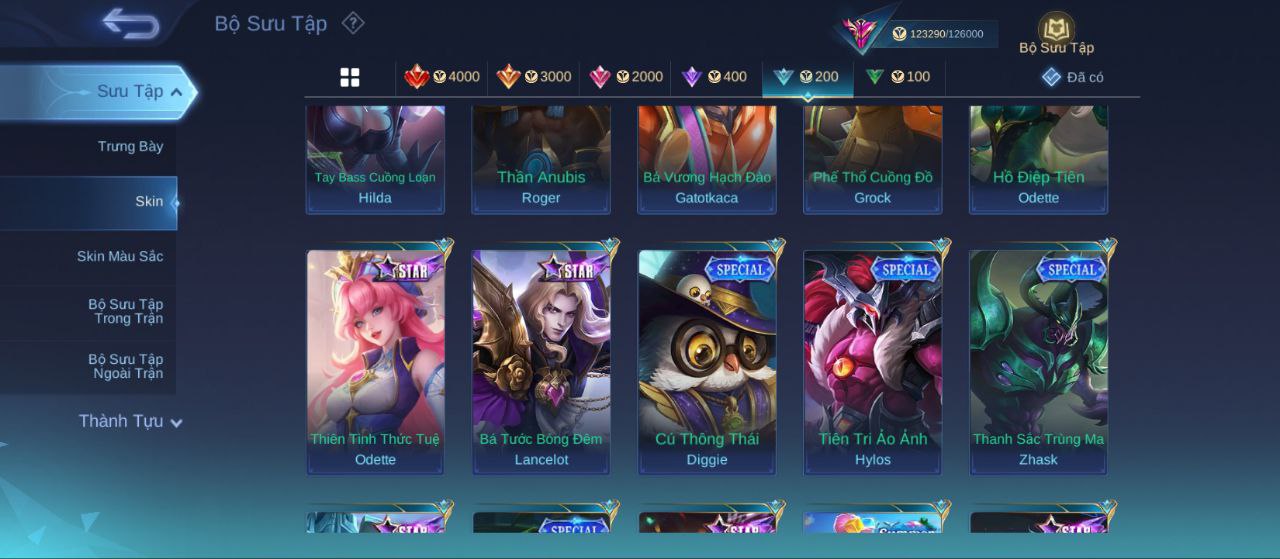Screen dimensions: 1280x559
Task: Switch to the 3000 points tier tab
Action: click(x=534, y=77)
